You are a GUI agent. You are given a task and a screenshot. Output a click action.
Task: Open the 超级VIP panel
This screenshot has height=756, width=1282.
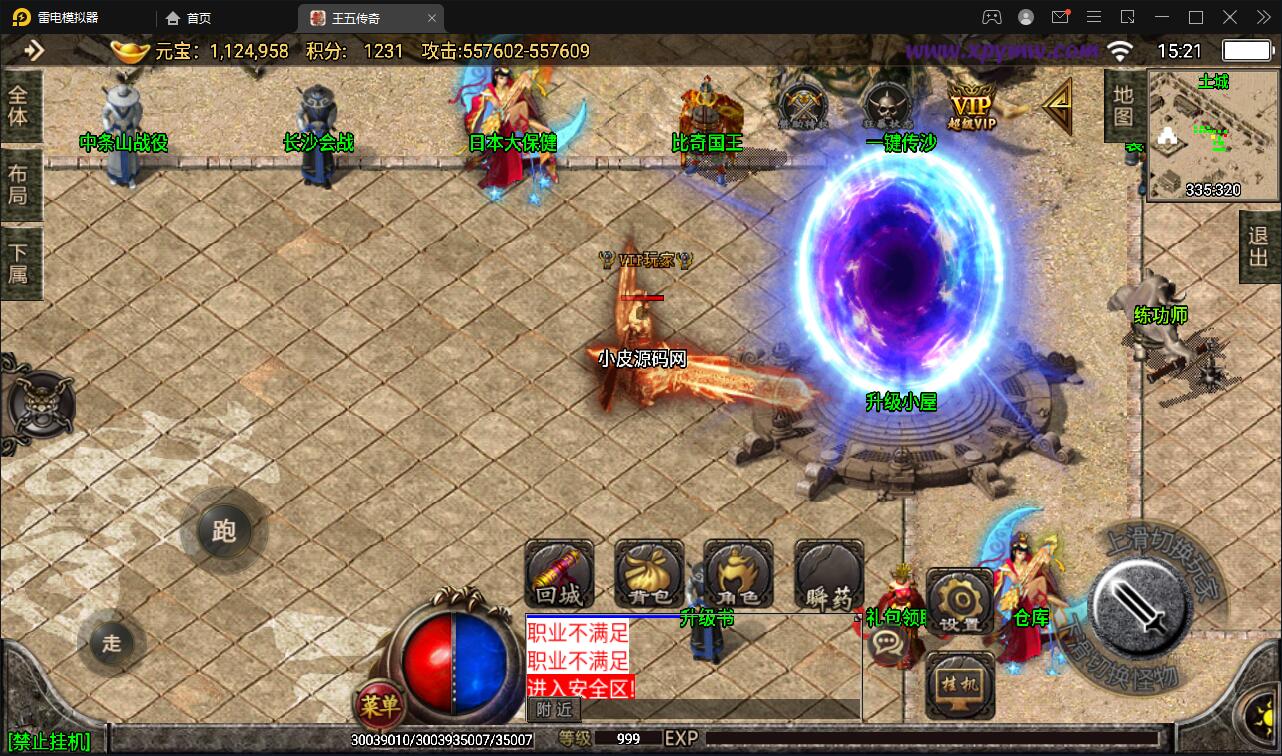[972, 106]
